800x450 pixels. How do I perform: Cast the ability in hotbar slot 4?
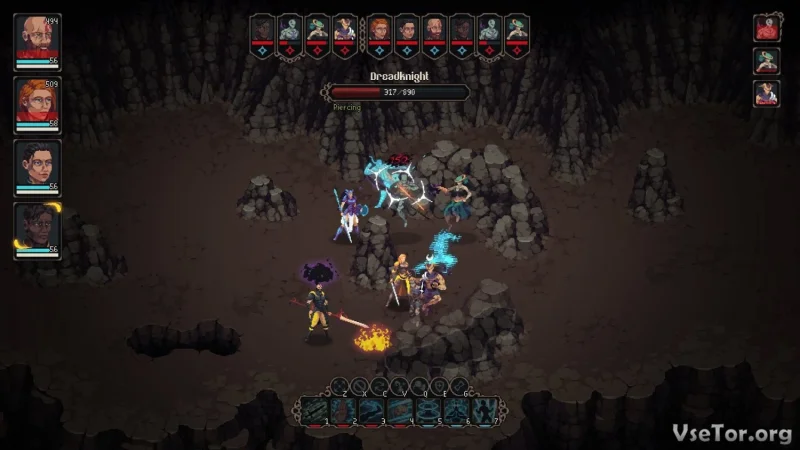pos(400,409)
